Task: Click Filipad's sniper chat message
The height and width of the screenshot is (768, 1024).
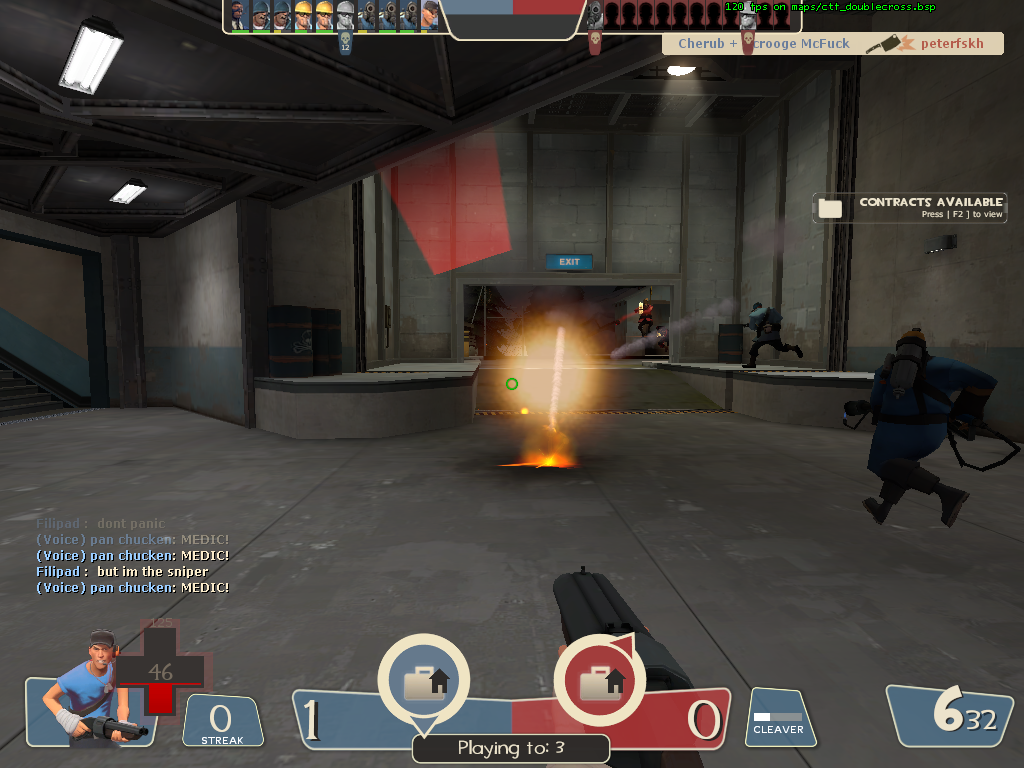Action: 123,572
